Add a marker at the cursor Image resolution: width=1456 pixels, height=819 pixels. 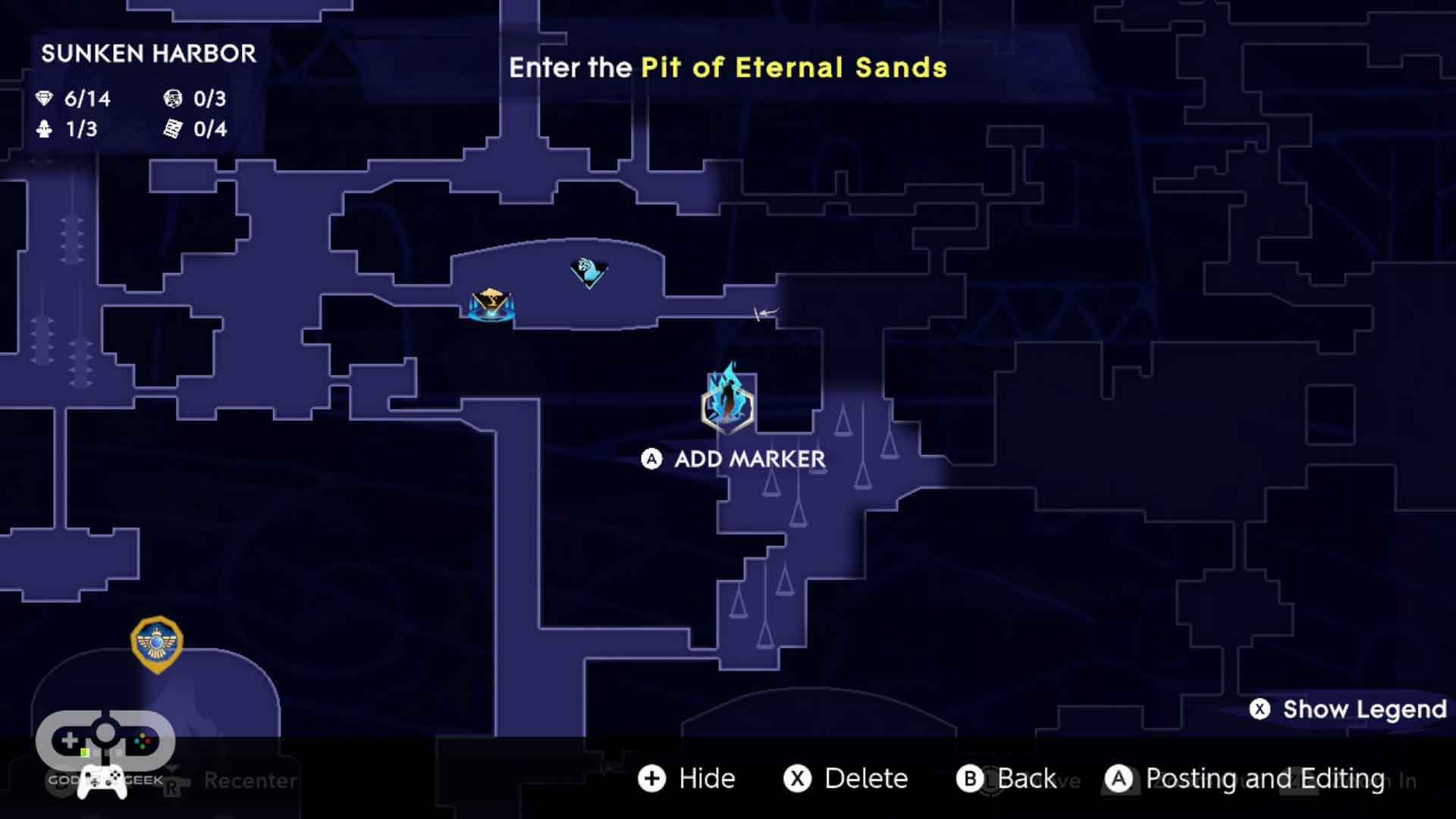pos(734,459)
